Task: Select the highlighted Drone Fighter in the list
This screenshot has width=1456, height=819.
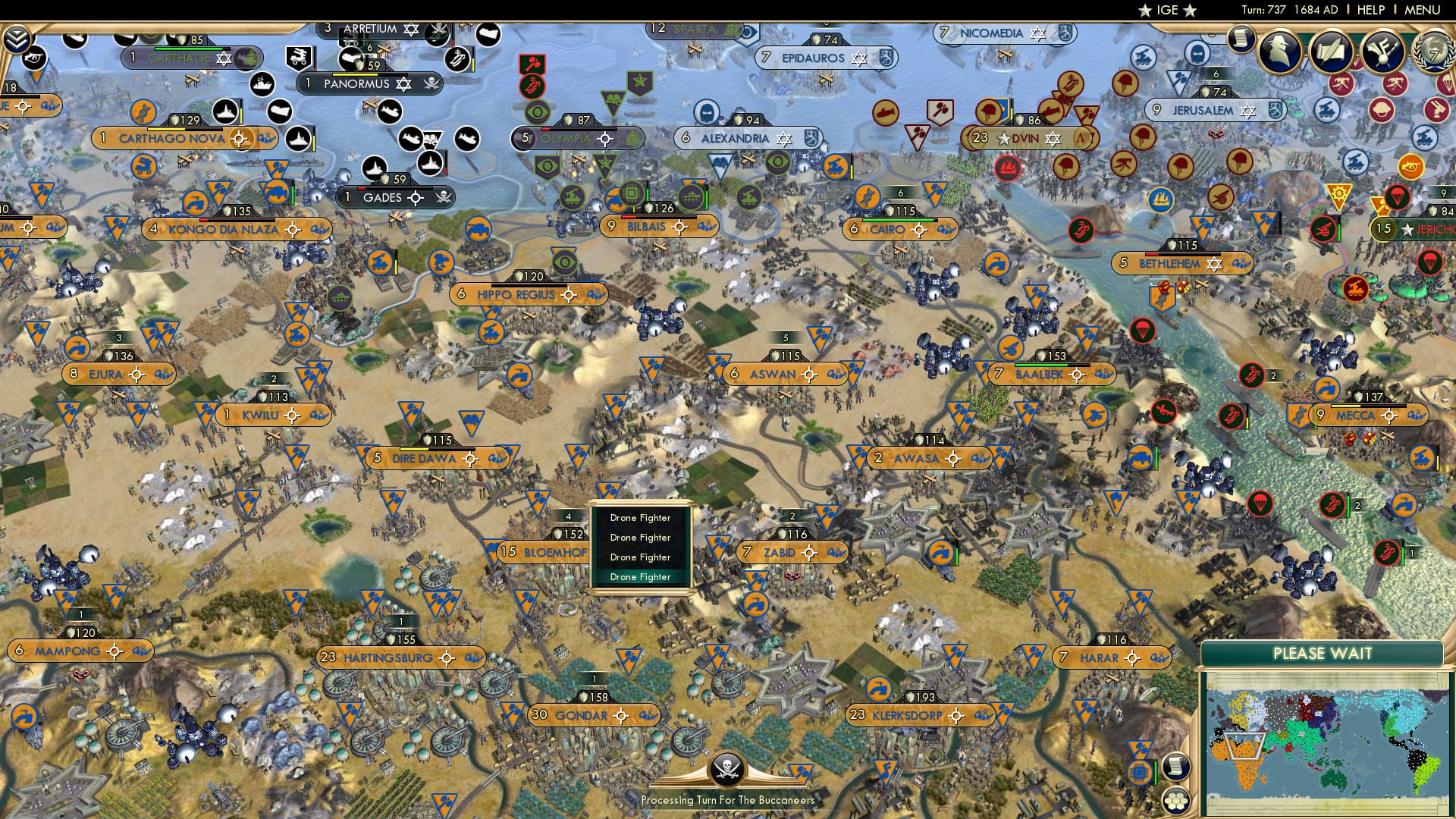Action: (641, 576)
